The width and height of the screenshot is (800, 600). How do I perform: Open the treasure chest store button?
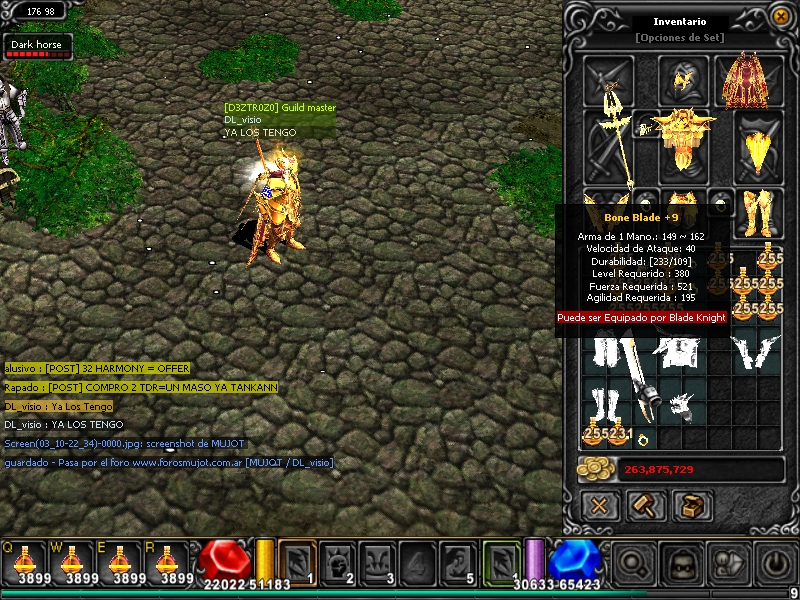[x=691, y=506]
